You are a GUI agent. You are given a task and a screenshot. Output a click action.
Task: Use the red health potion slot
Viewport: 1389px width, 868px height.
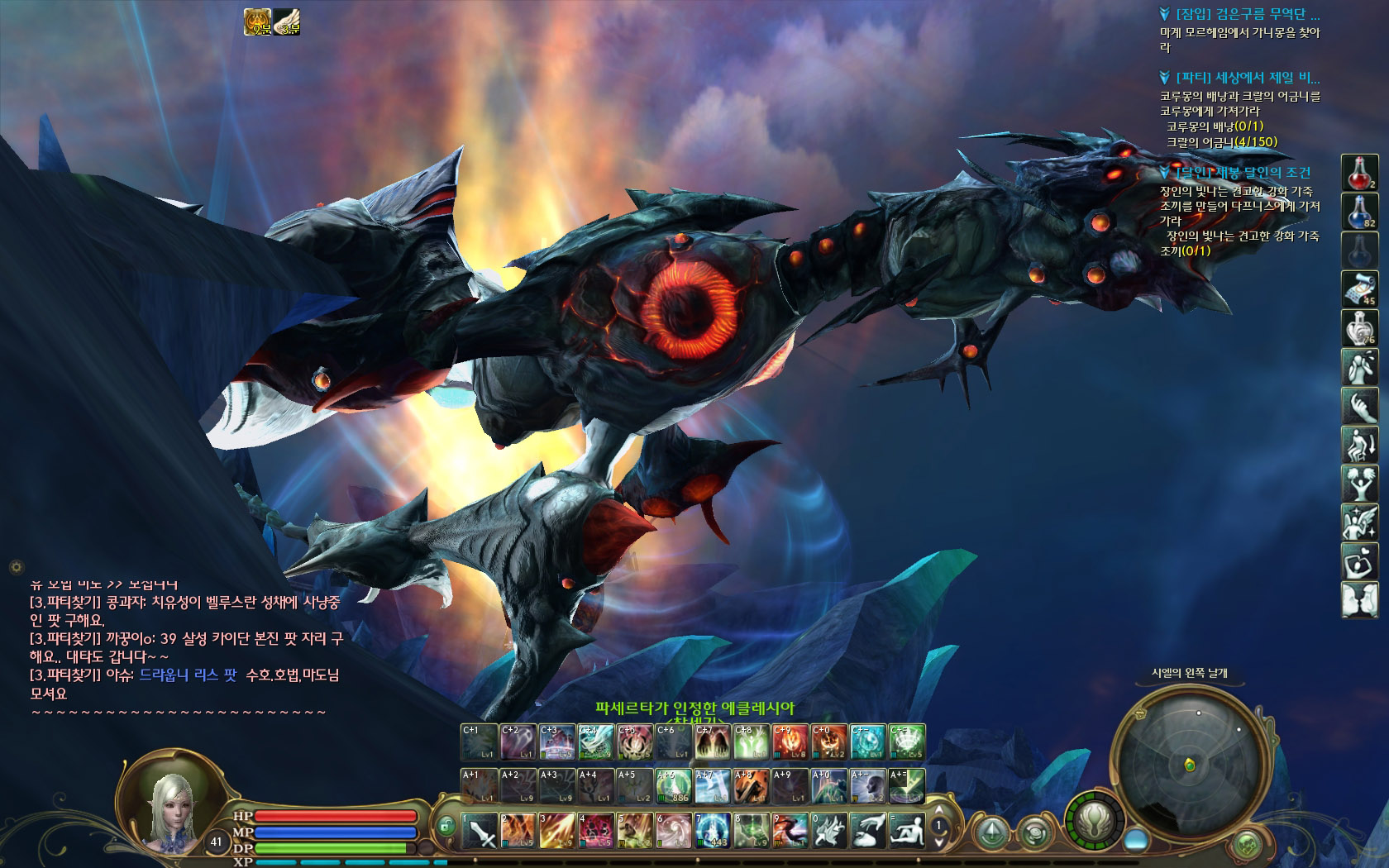(1359, 172)
